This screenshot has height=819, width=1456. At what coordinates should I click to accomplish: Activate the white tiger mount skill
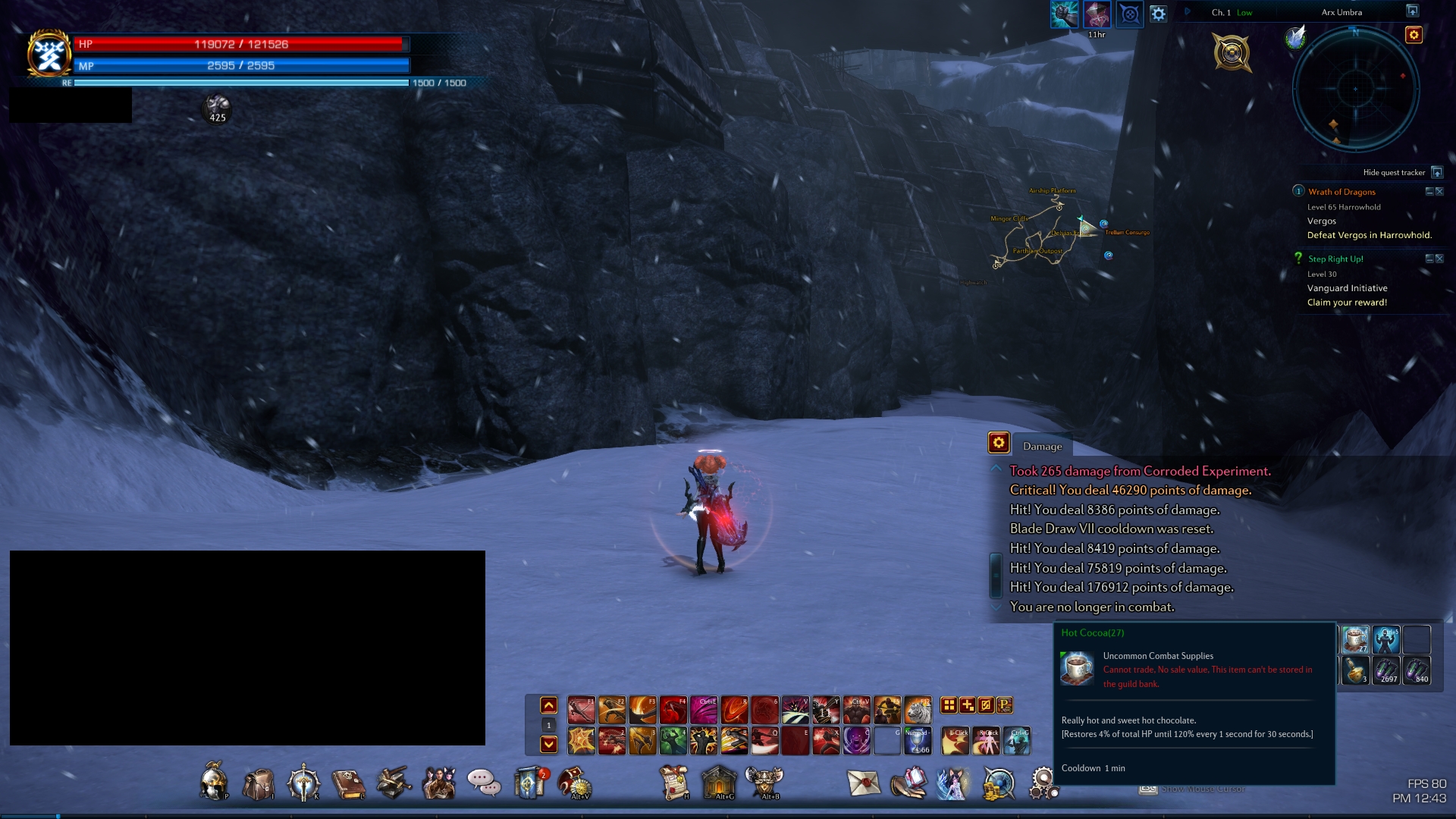point(918,710)
